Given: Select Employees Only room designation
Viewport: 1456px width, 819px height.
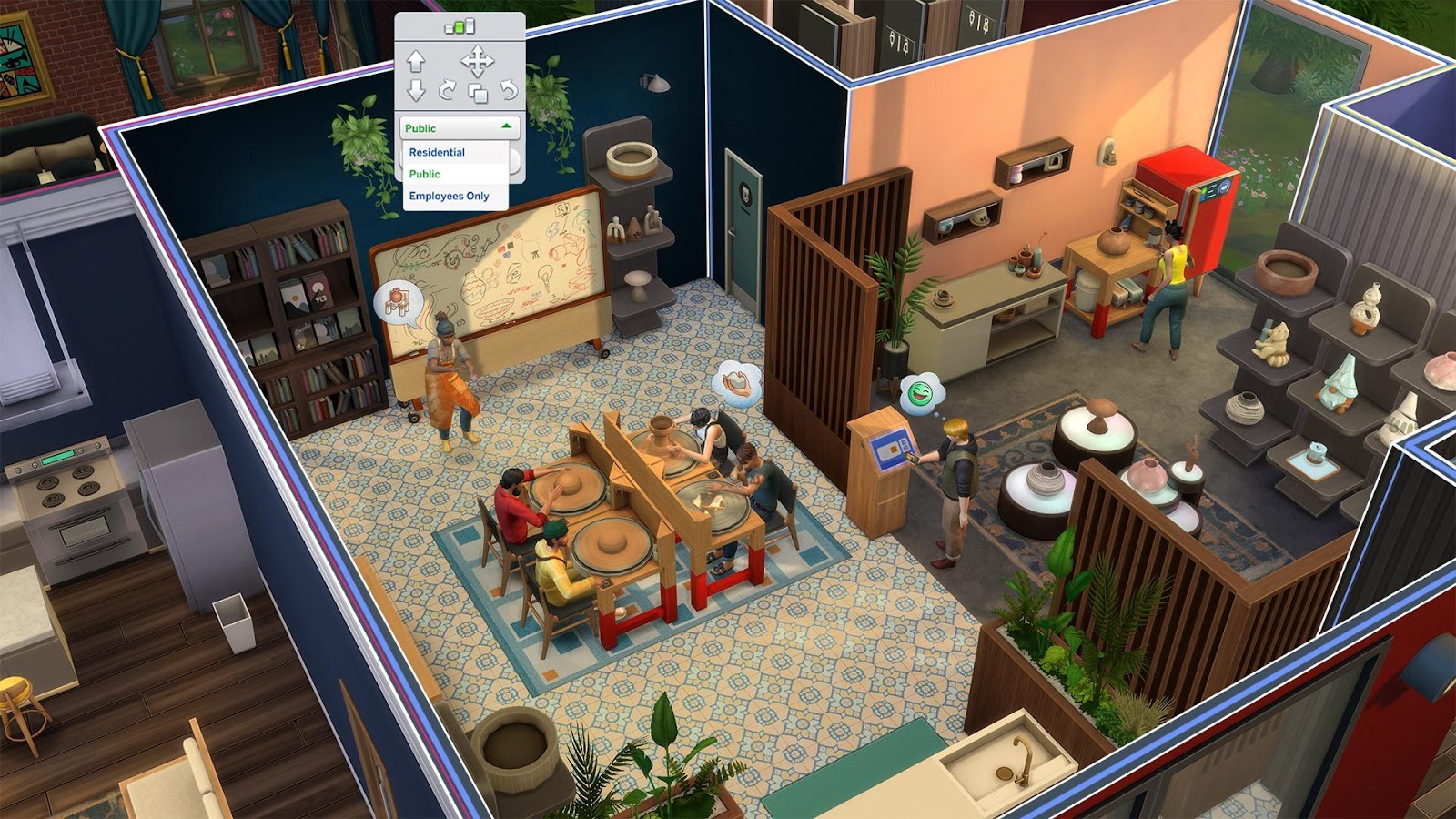Looking at the screenshot, I should tap(449, 196).
